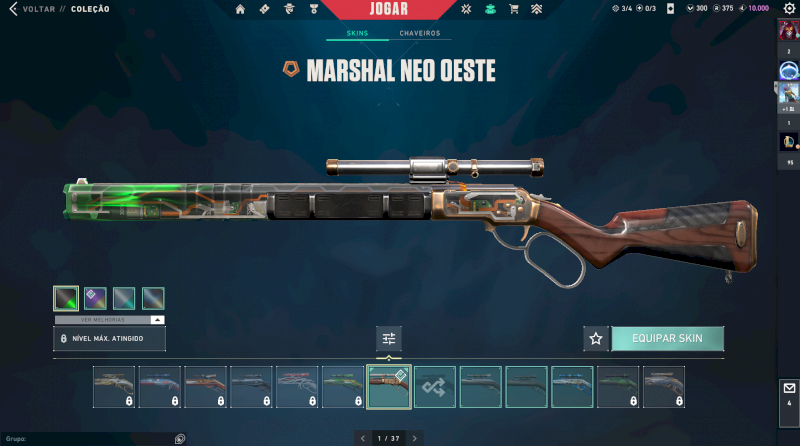Select the random shuffle skin tile
The height and width of the screenshot is (446, 800).
435,386
